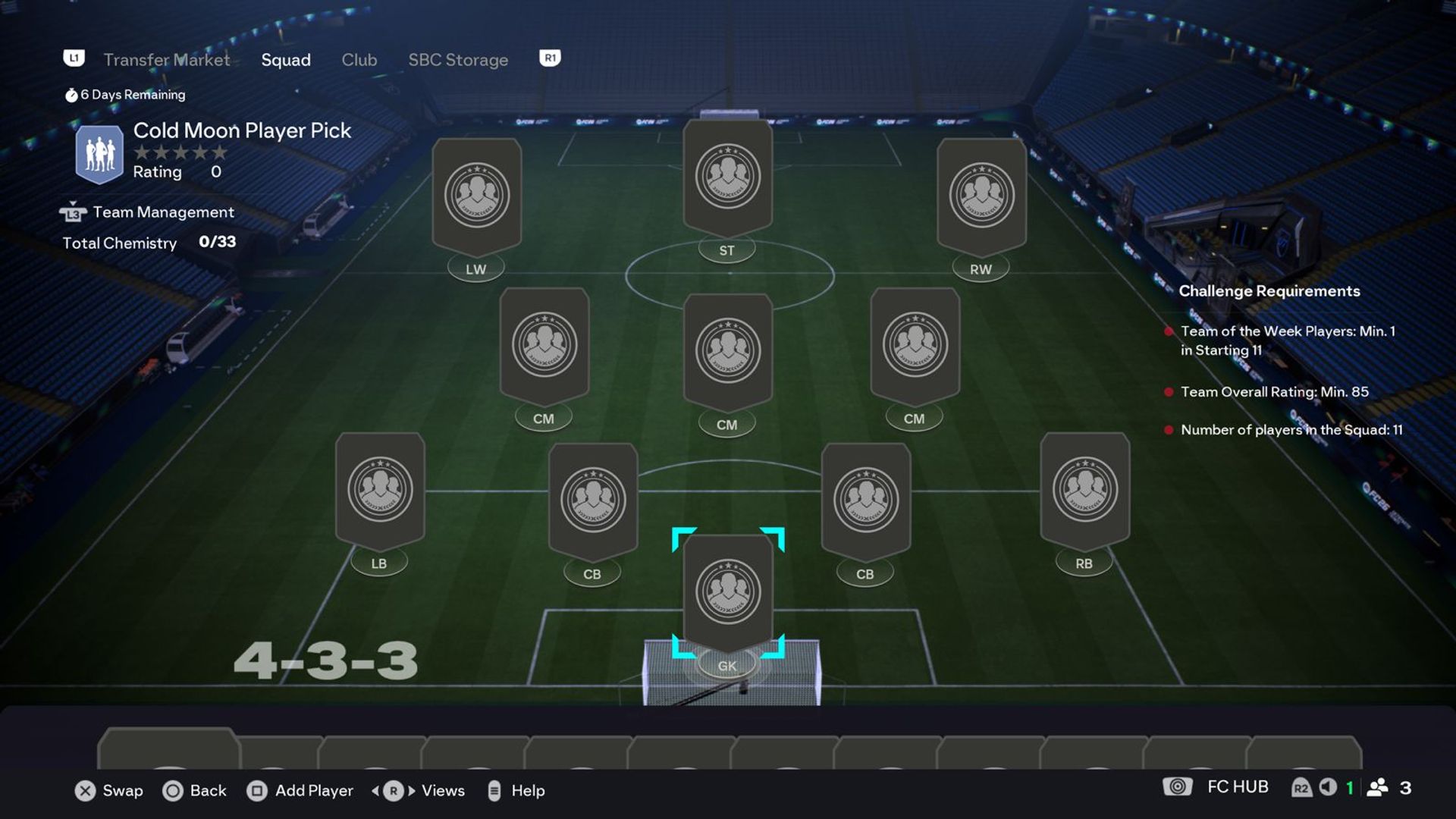The image size is (1456, 819).
Task: Select the empty LW player slot
Action: (476, 196)
